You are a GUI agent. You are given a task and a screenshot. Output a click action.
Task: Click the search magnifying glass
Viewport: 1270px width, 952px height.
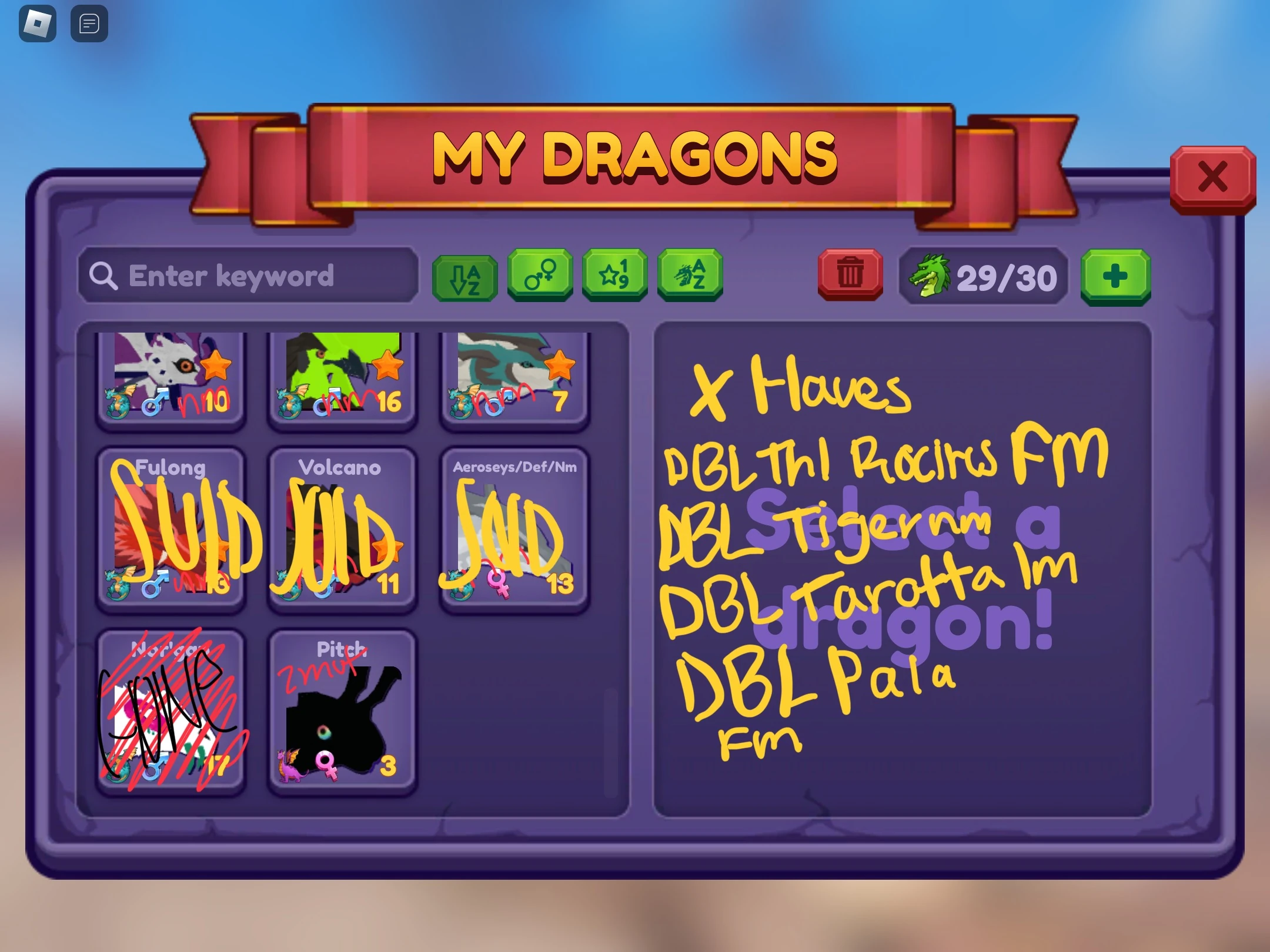[105, 276]
